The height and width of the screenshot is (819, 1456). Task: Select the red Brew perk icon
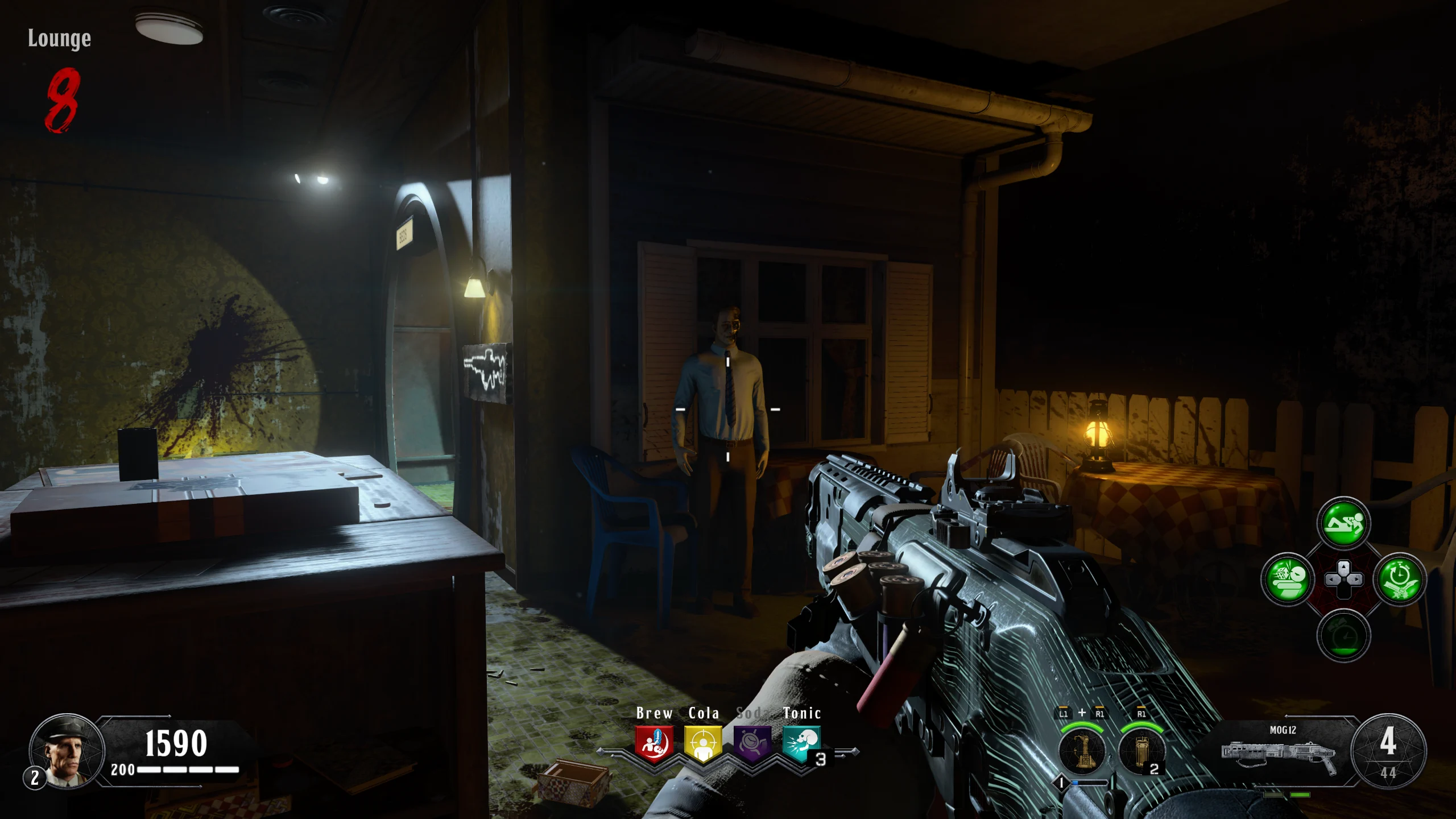click(x=654, y=744)
